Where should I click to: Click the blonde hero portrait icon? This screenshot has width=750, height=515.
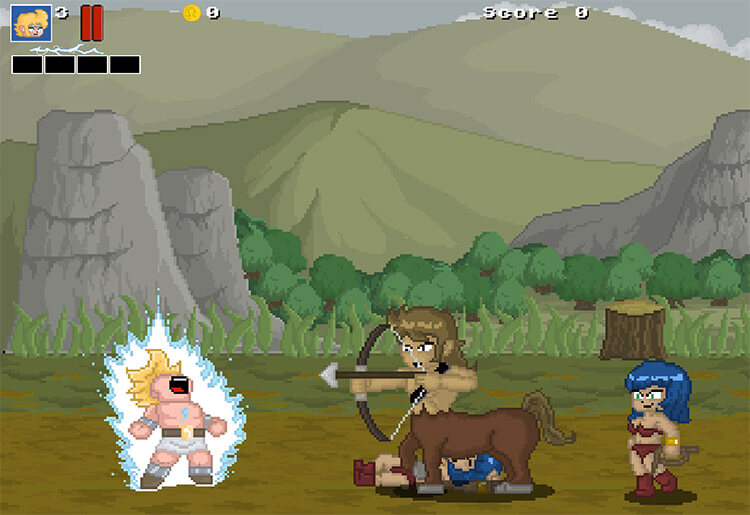(31, 23)
